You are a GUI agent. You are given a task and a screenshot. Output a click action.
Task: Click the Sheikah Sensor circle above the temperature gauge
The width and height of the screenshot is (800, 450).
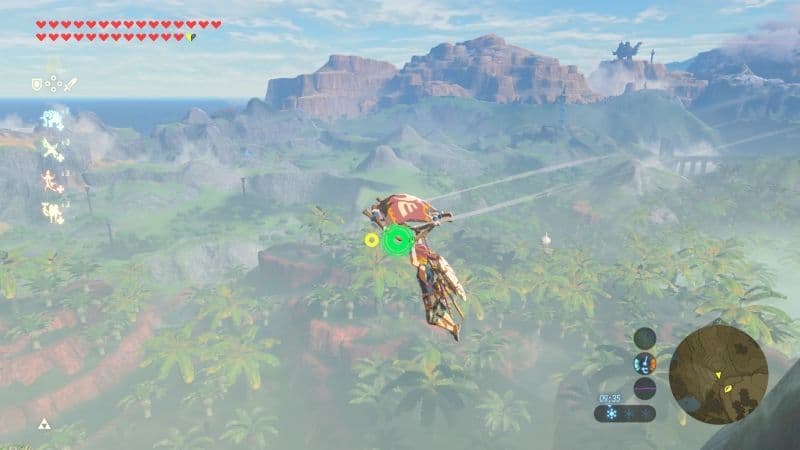coord(645,337)
